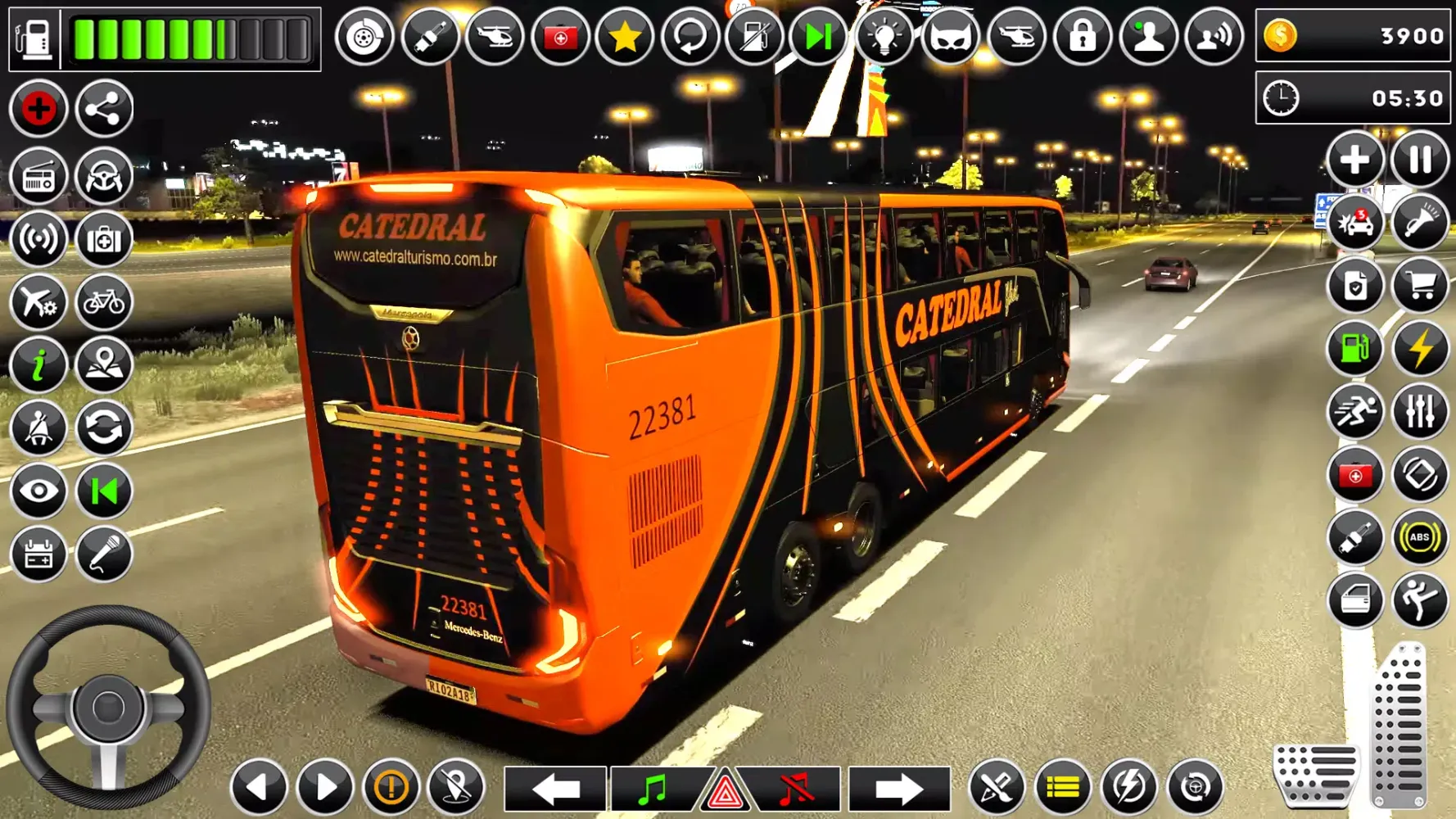Select the mask icon in top bar
1456x819 pixels.
(949, 37)
